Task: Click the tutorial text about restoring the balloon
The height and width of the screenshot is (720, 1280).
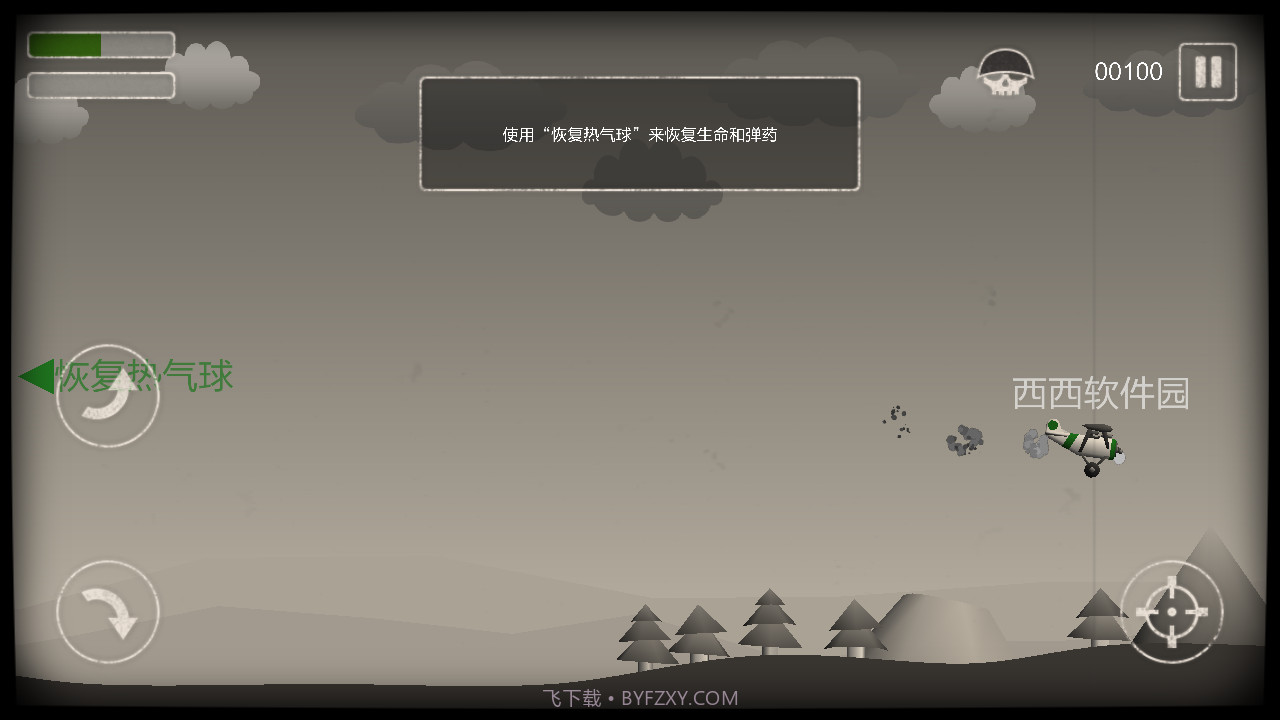Action: (640, 134)
